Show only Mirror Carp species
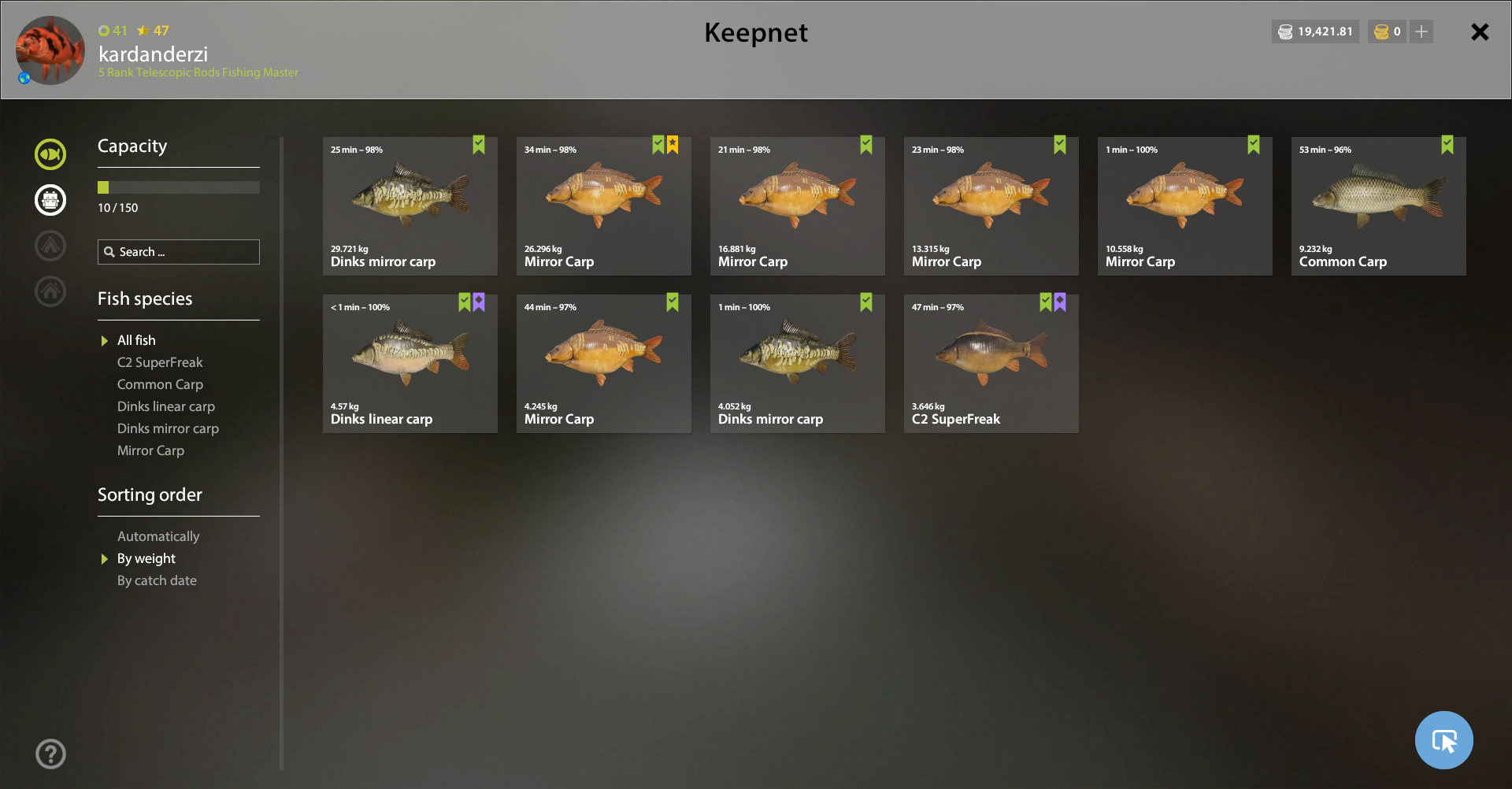 click(150, 450)
